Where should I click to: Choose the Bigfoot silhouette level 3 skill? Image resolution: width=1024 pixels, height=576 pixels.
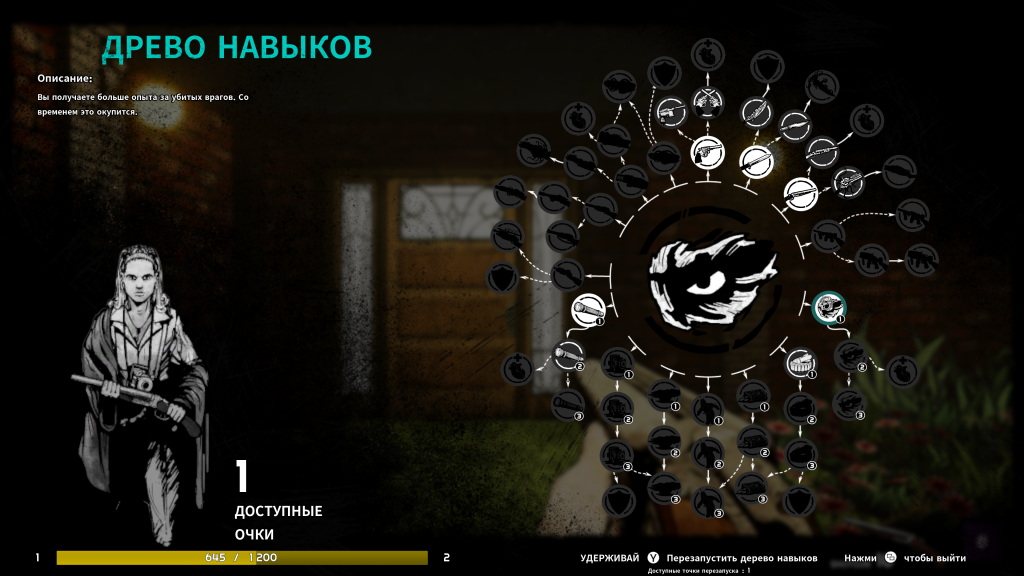click(x=708, y=499)
